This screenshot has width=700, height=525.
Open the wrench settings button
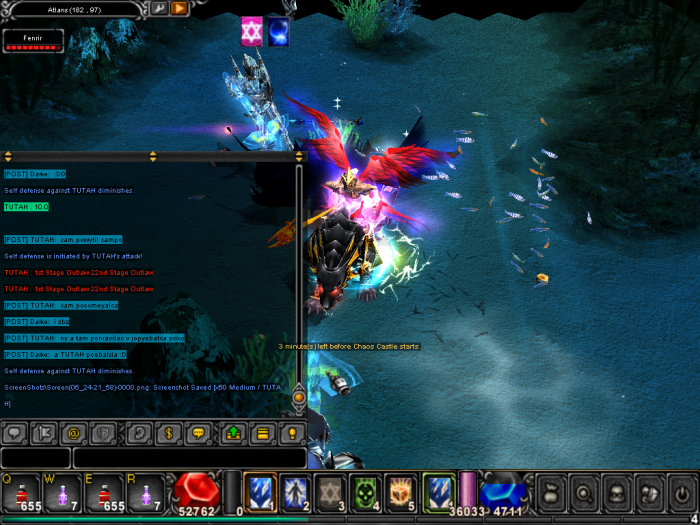pyautogui.click(x=158, y=8)
